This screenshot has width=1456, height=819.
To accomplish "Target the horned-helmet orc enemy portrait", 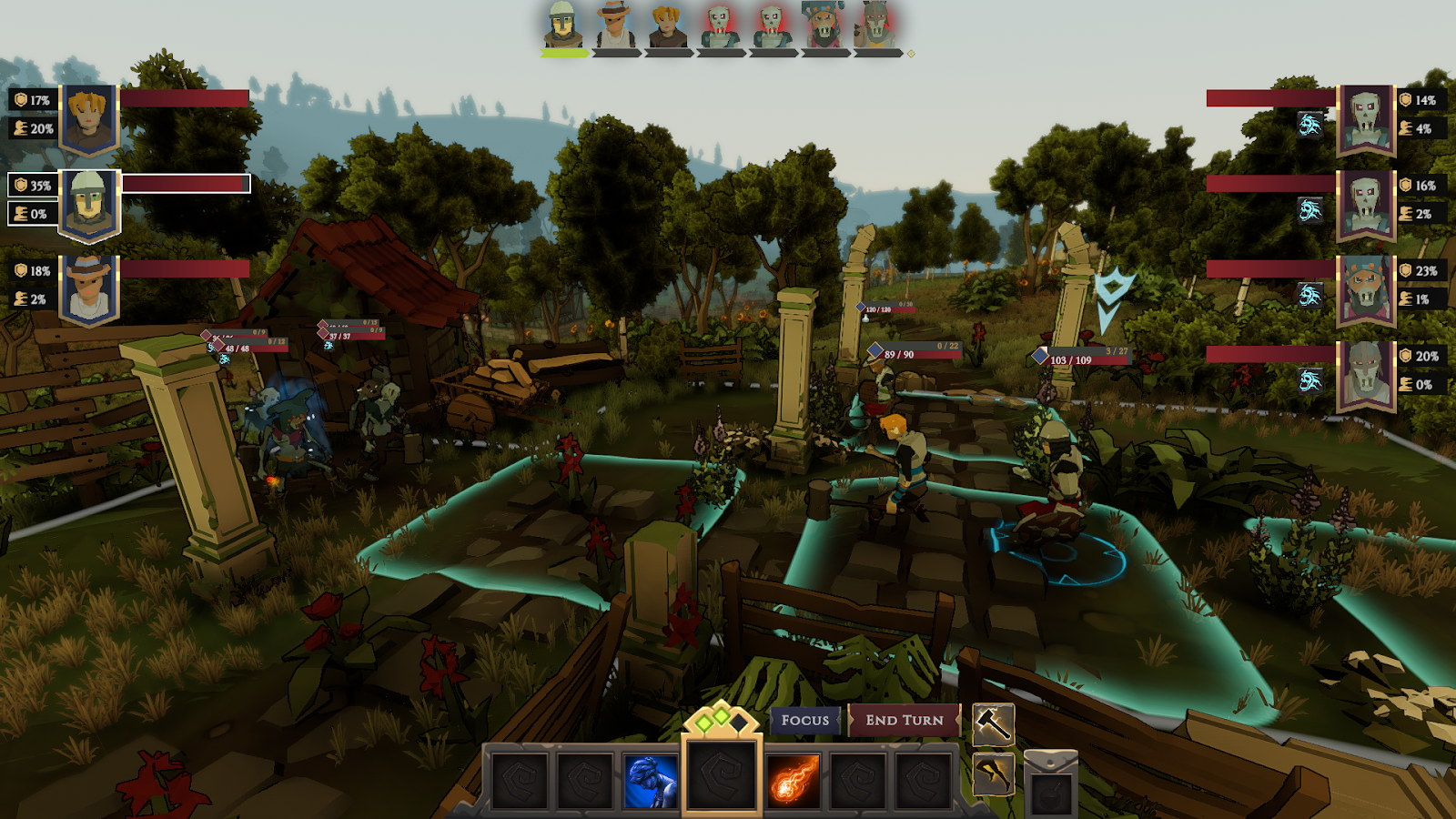I will click(1366, 374).
